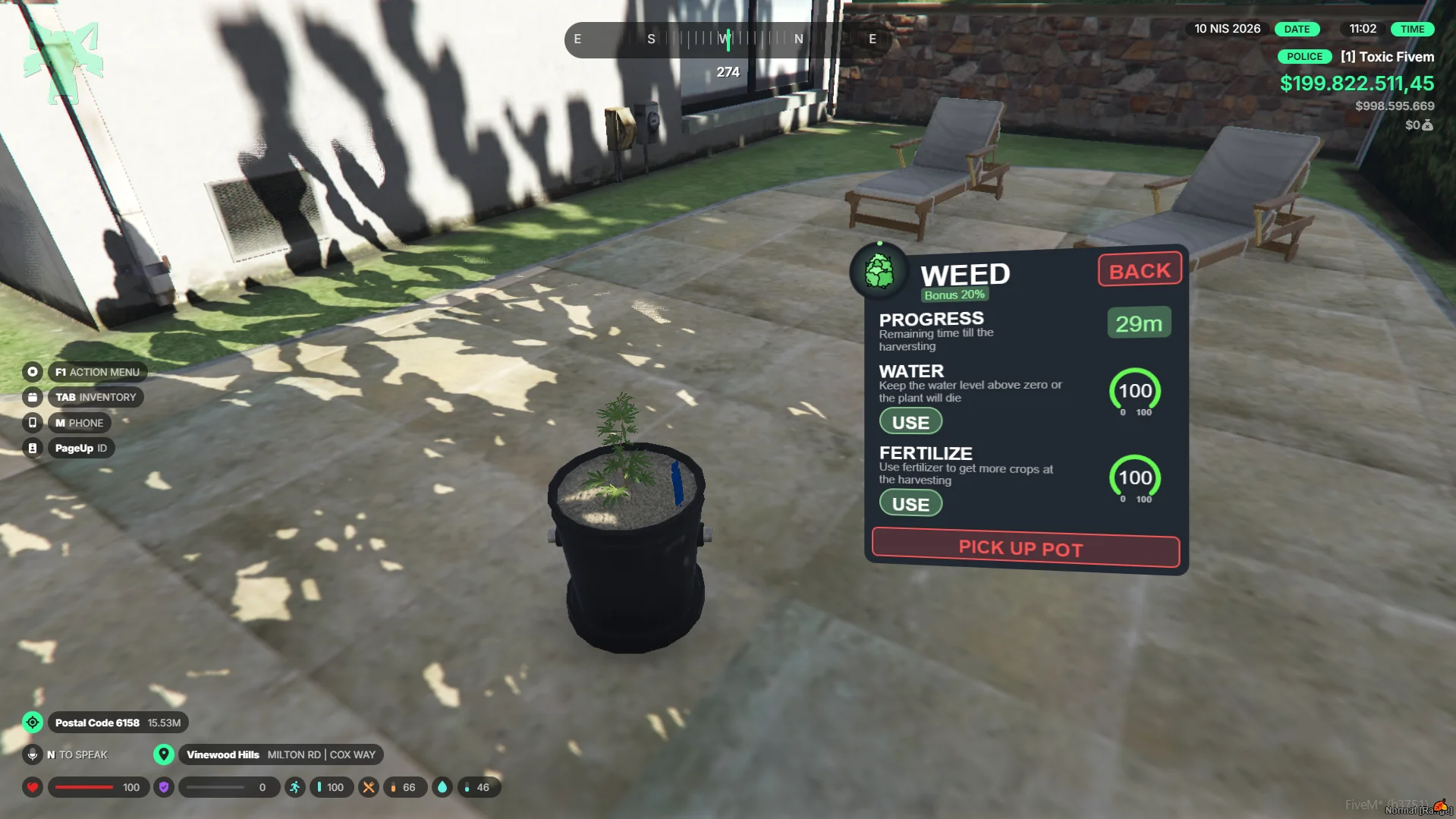
Task: Click the BACK button on the weed panel
Action: (1140, 270)
